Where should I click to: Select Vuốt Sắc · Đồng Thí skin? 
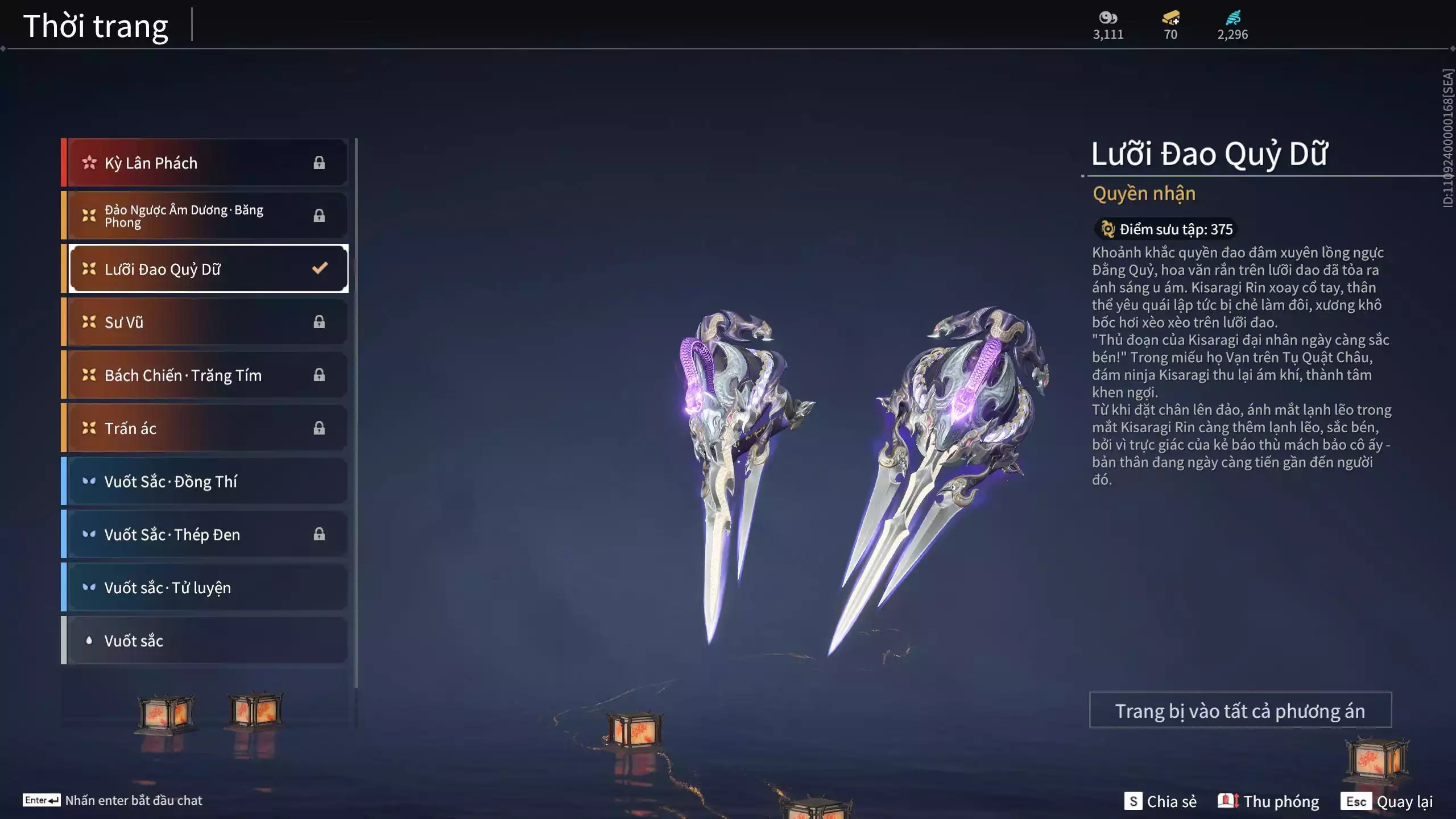[x=206, y=481]
